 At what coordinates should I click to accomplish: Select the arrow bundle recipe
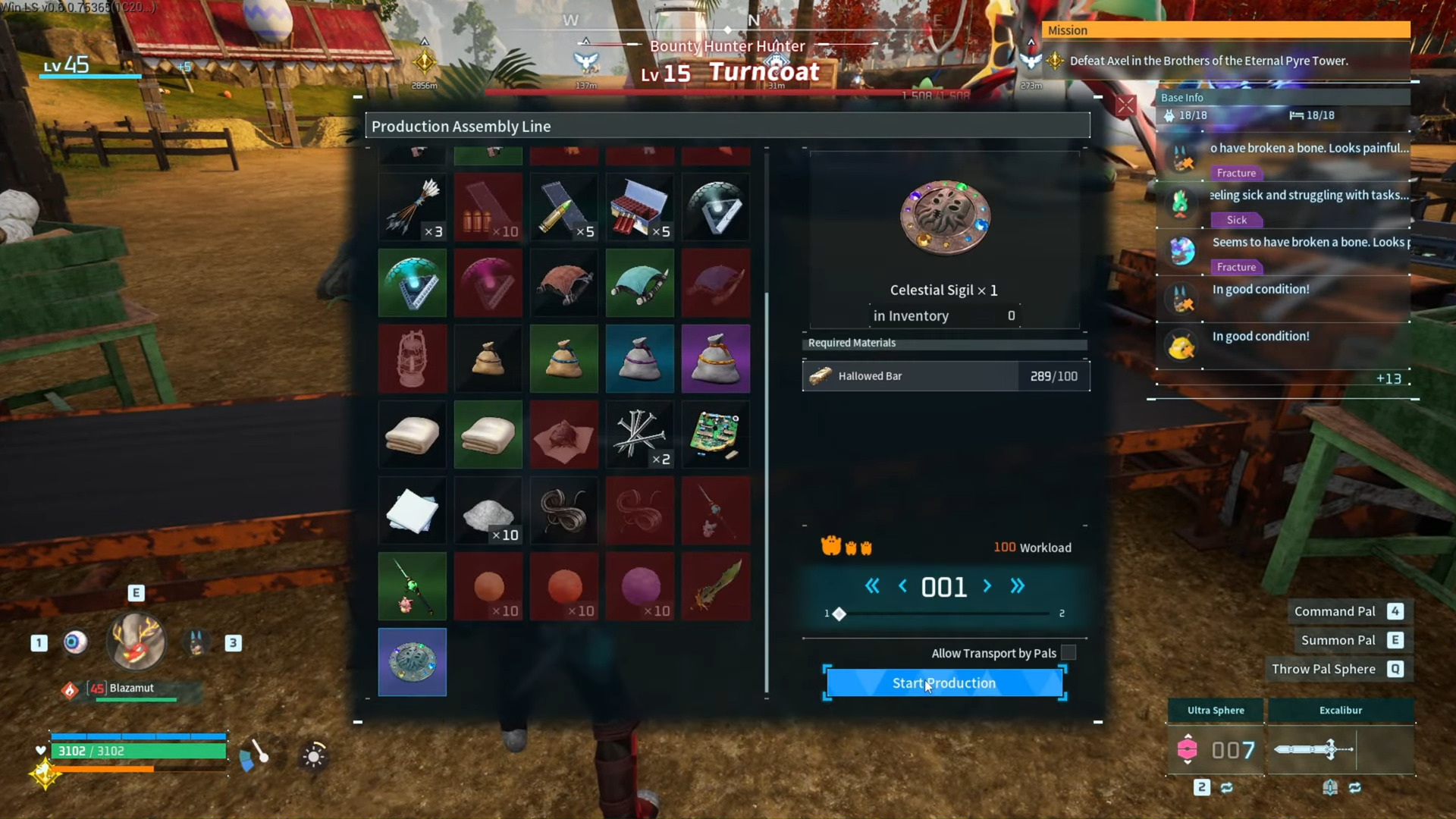[x=412, y=206]
